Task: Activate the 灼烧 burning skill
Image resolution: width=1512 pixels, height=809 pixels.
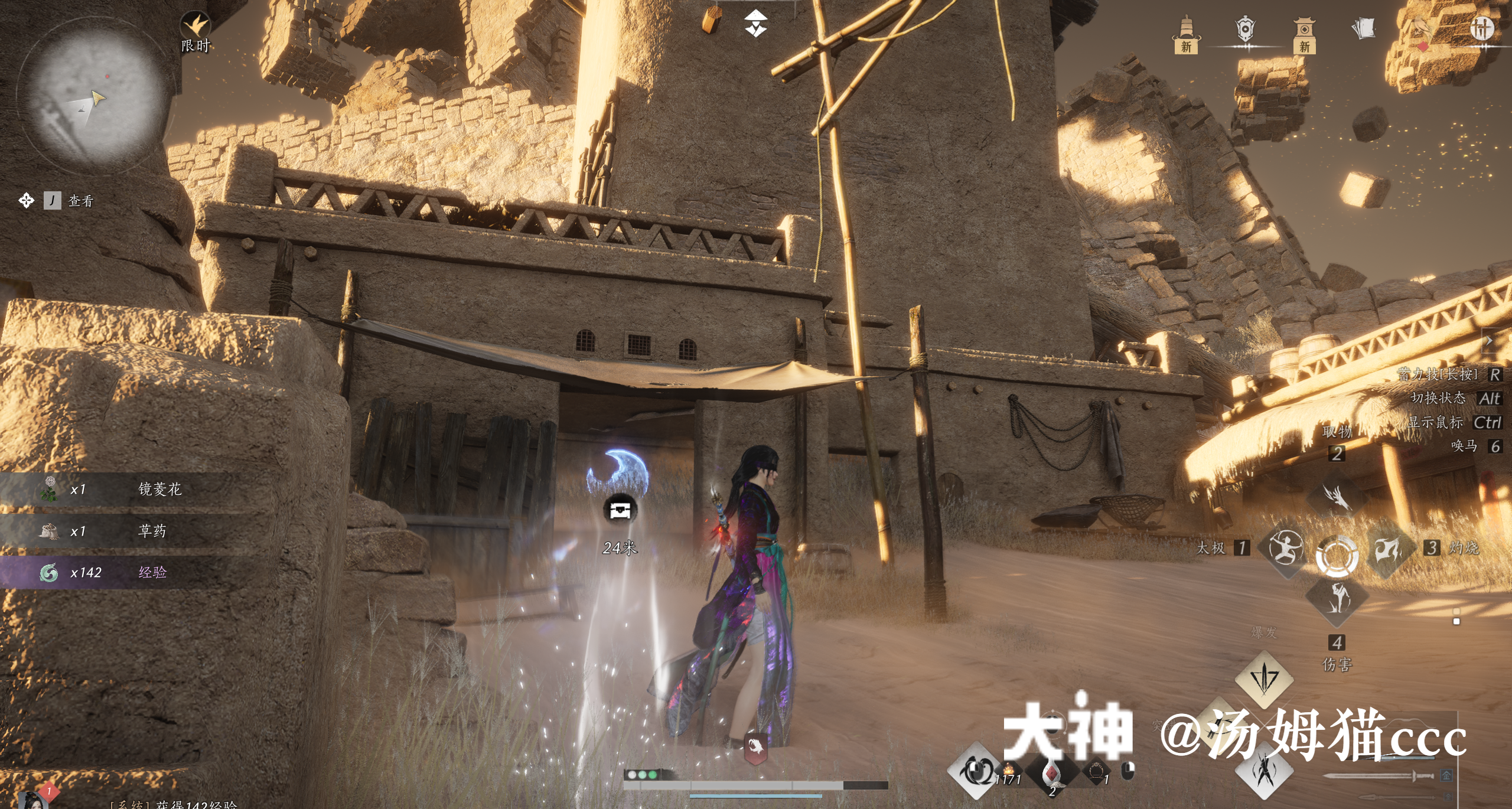Action: [x=1389, y=549]
